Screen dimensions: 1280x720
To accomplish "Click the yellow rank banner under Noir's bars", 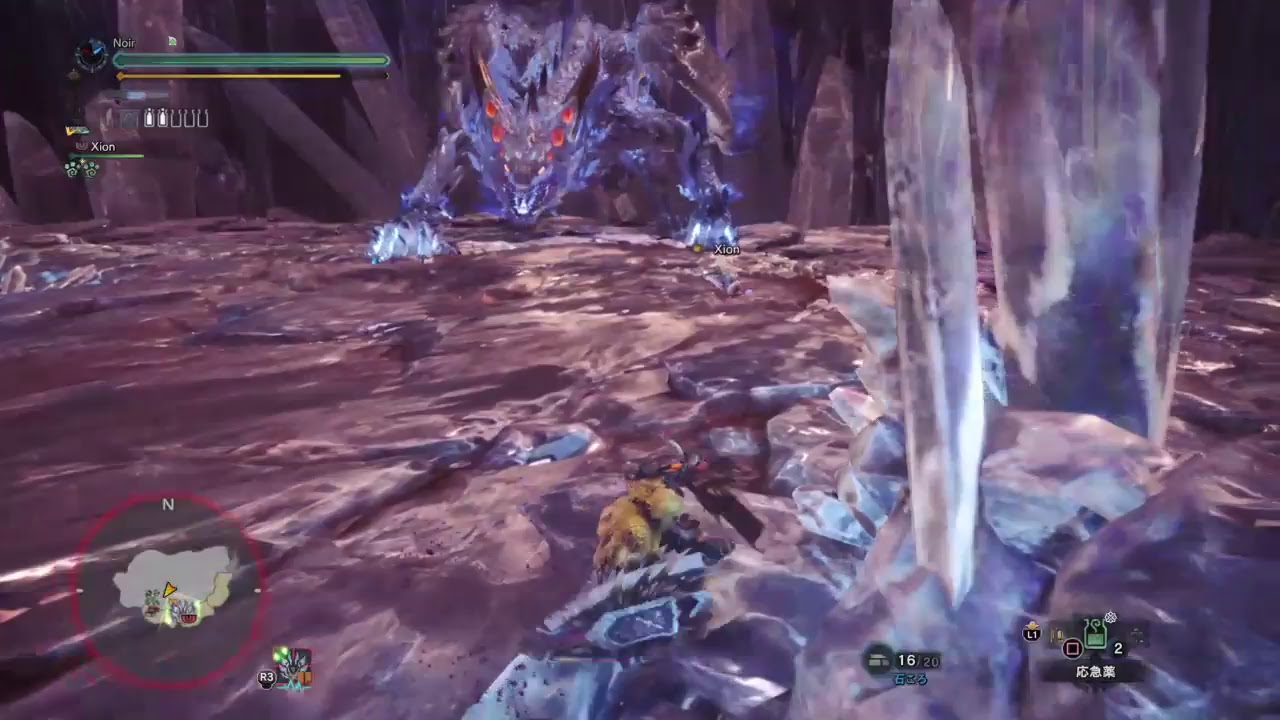I will click(x=75, y=130).
